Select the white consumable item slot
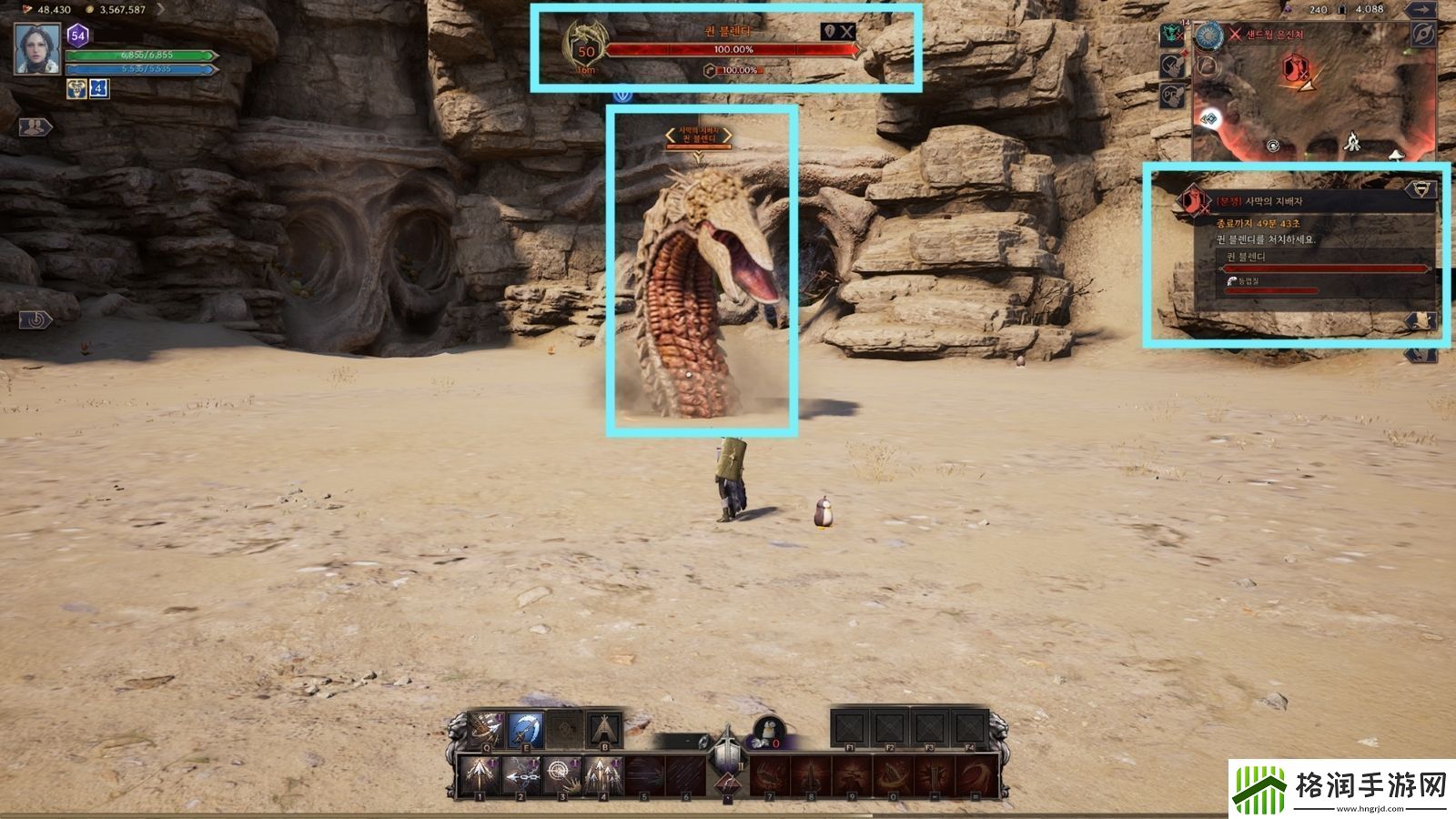 pos(769,732)
